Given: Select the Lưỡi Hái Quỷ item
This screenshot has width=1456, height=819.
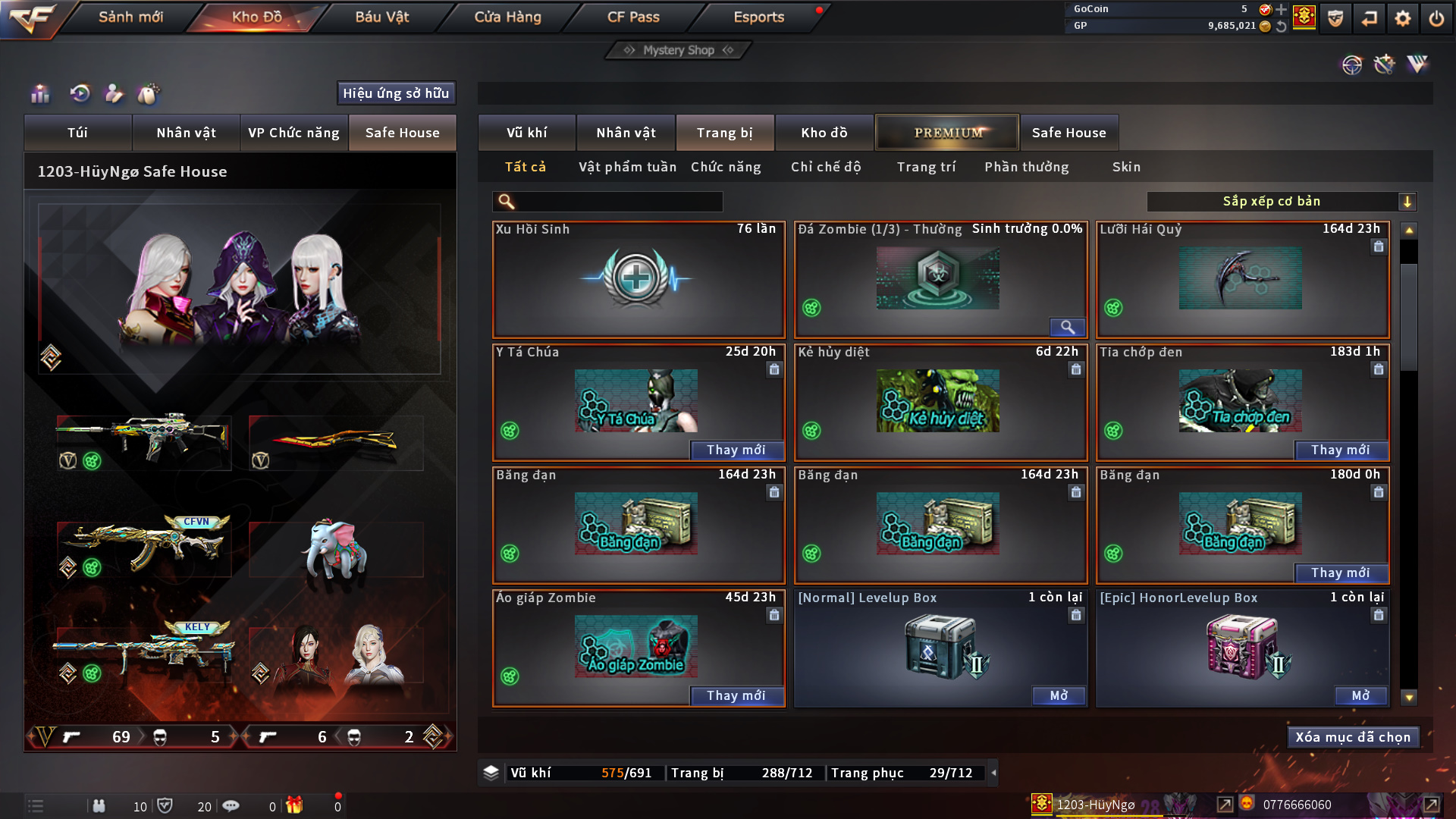Looking at the screenshot, I should click(x=1241, y=279).
